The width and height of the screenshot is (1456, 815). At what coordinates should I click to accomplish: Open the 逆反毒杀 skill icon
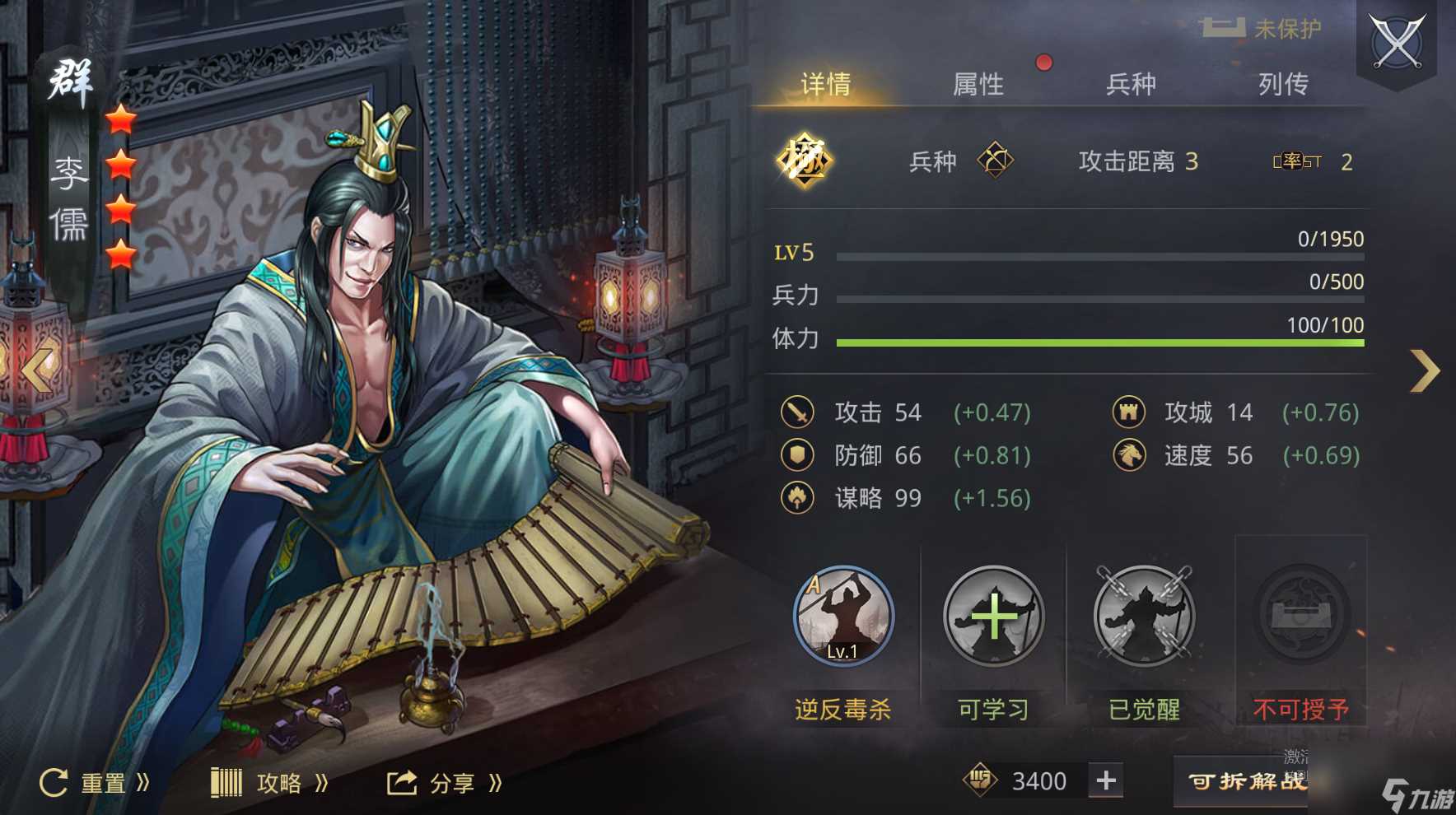click(x=842, y=616)
